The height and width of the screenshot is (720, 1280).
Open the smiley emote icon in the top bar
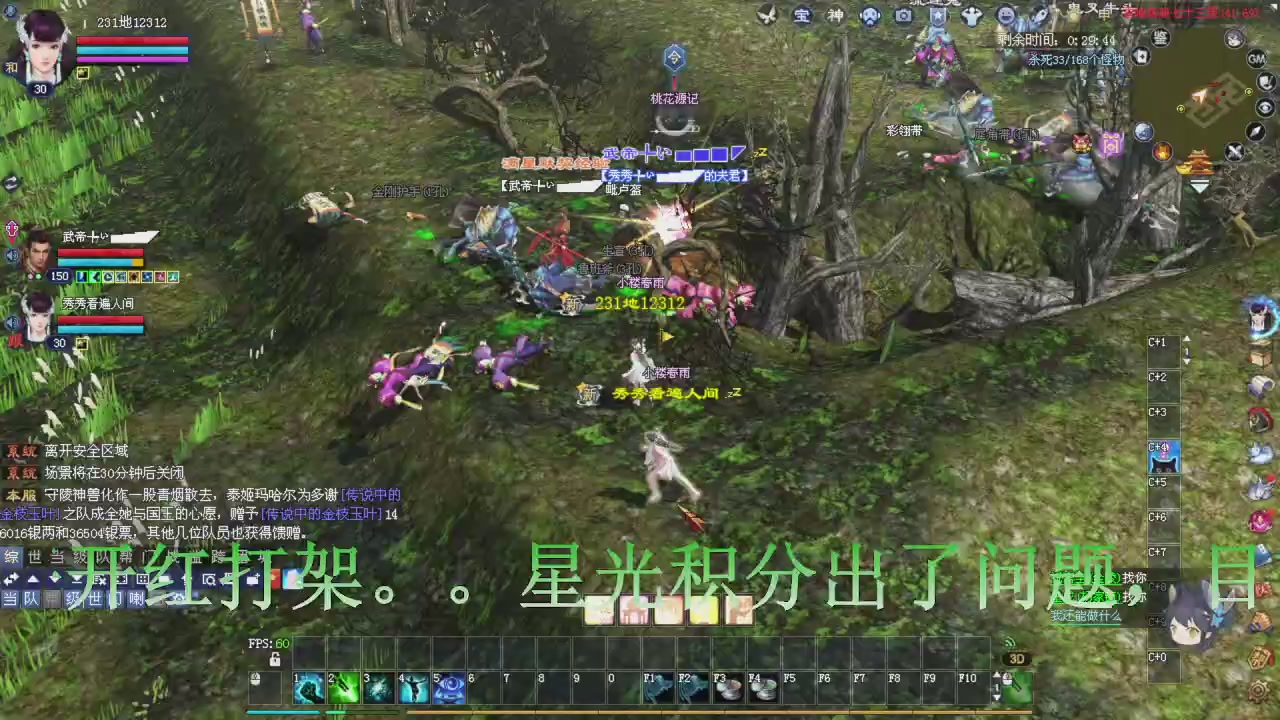(x=1005, y=17)
